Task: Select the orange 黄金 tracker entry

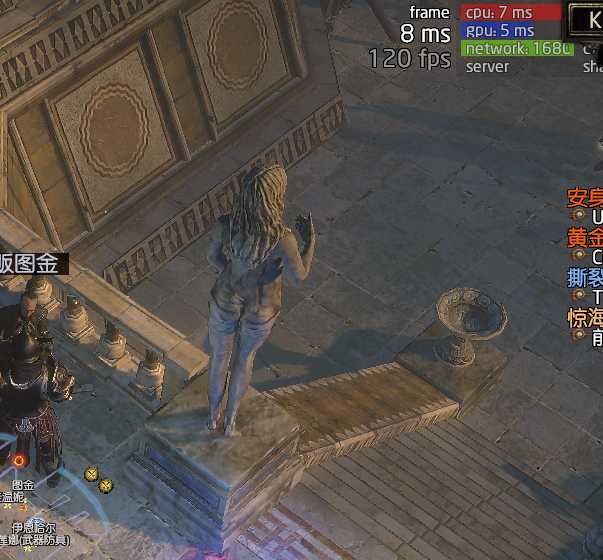Action: click(x=585, y=238)
